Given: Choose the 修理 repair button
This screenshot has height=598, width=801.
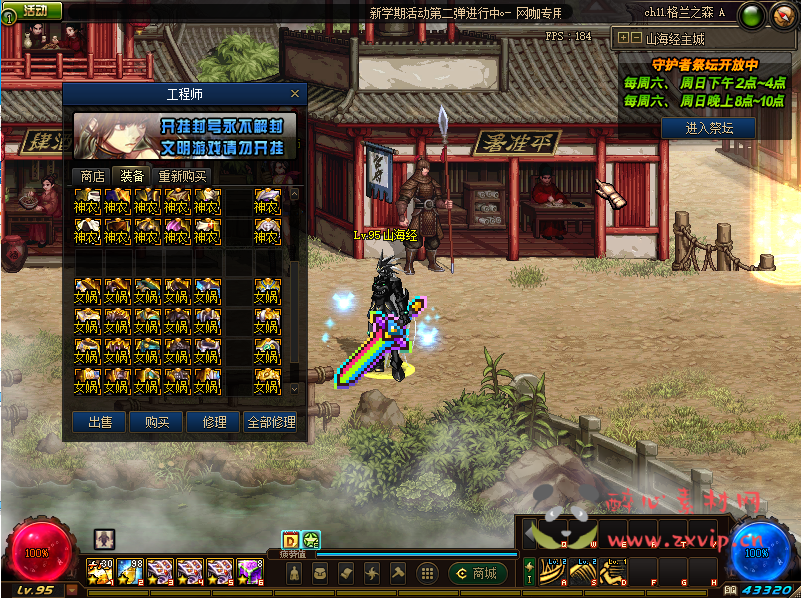Looking at the screenshot, I should (x=214, y=422).
